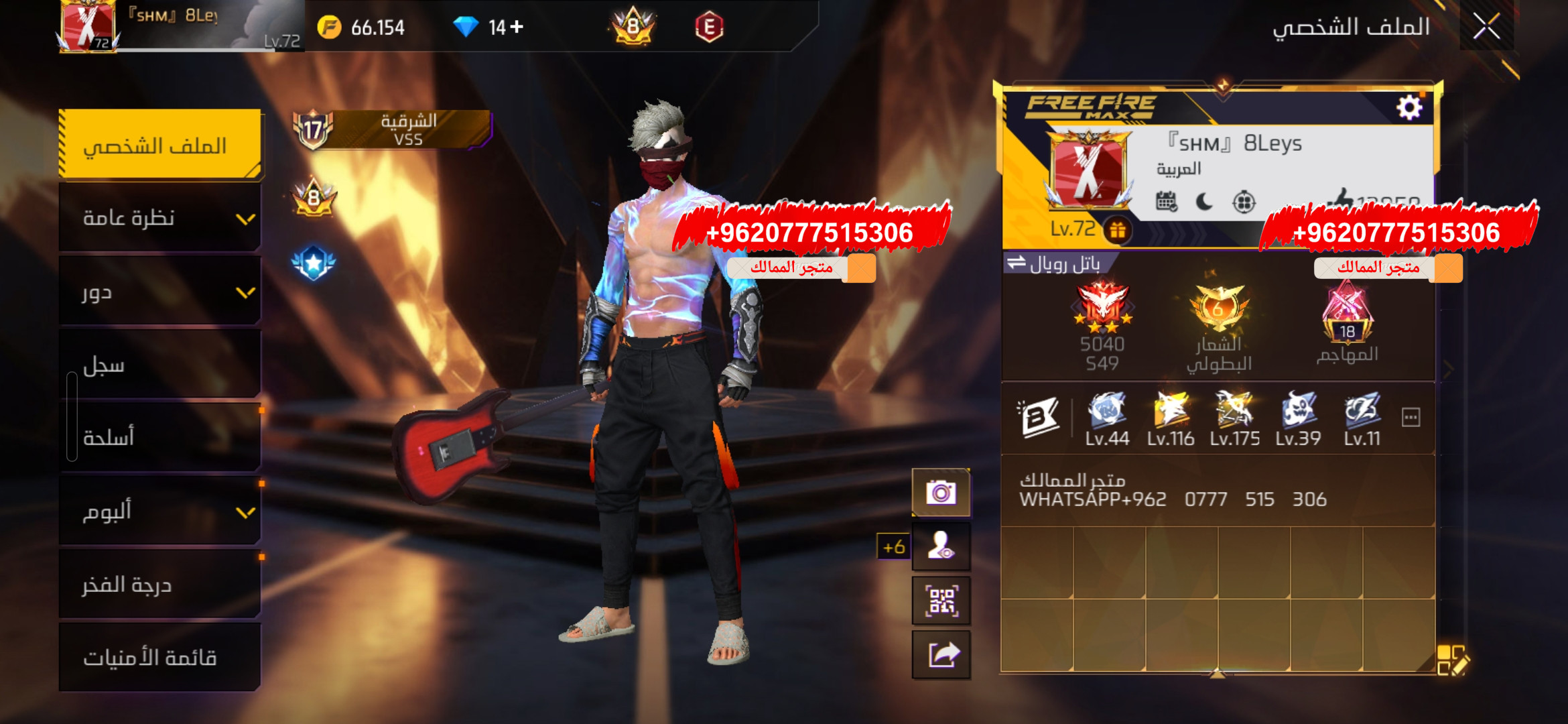The height and width of the screenshot is (724, 1568).
Task: Open the درجة الفخر tab
Action: point(159,585)
